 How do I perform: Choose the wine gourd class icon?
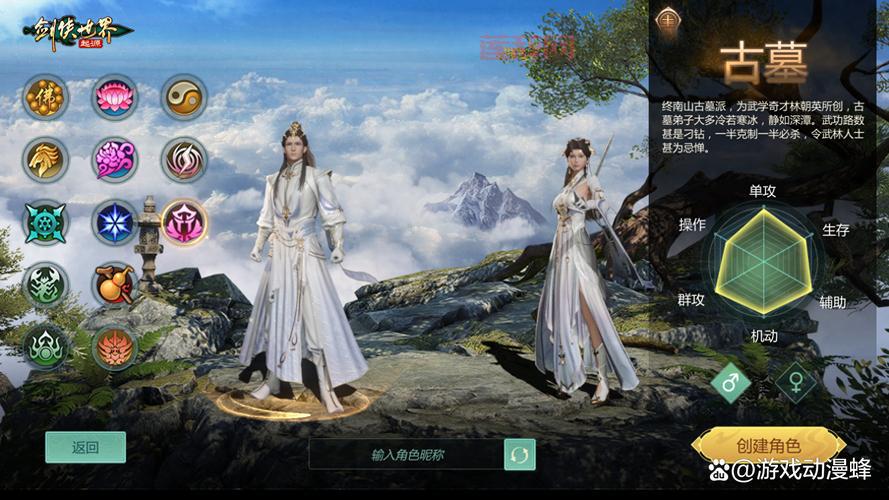(x=115, y=285)
